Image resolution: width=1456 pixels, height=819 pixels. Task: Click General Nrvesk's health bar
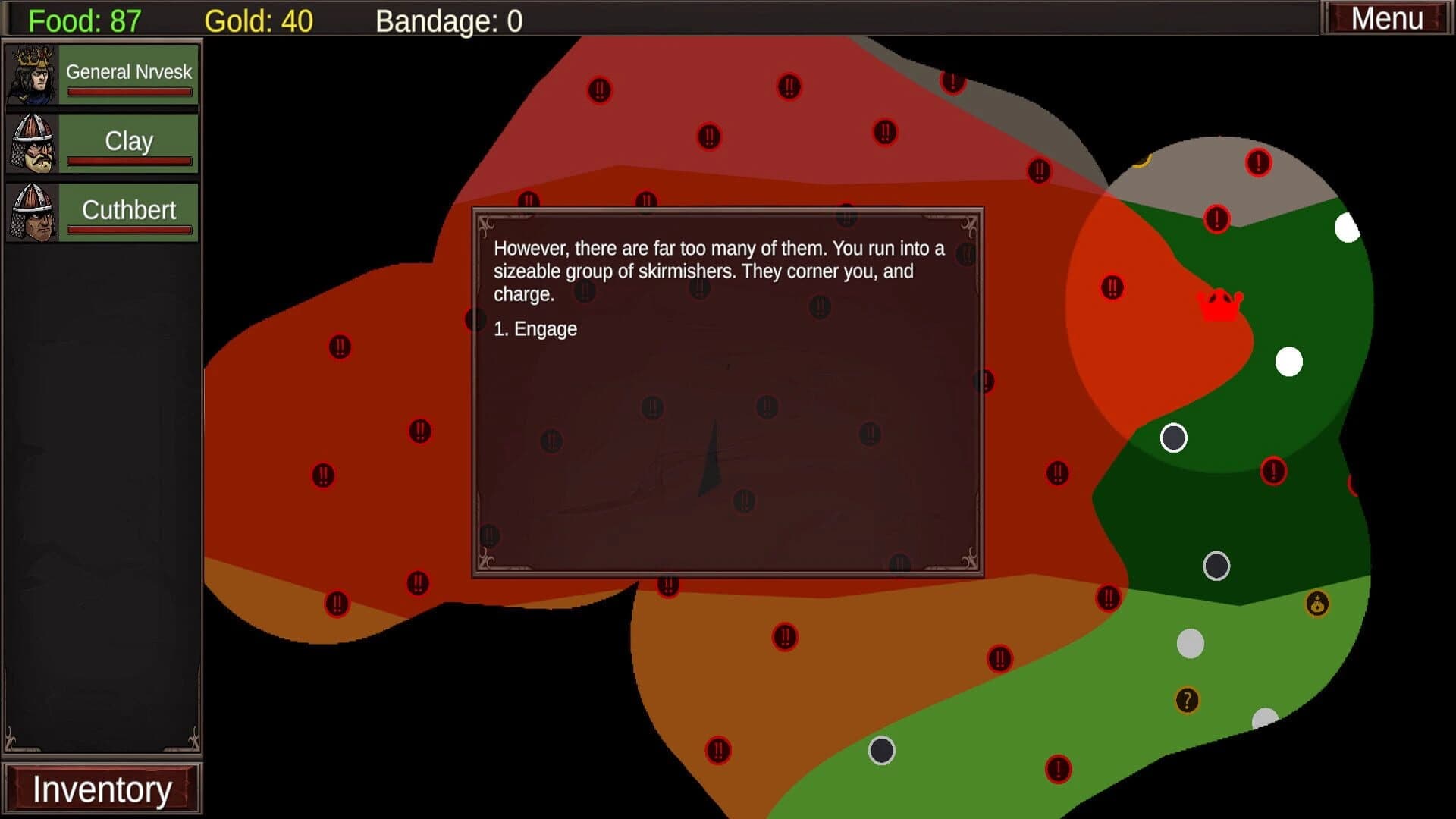pos(129,93)
